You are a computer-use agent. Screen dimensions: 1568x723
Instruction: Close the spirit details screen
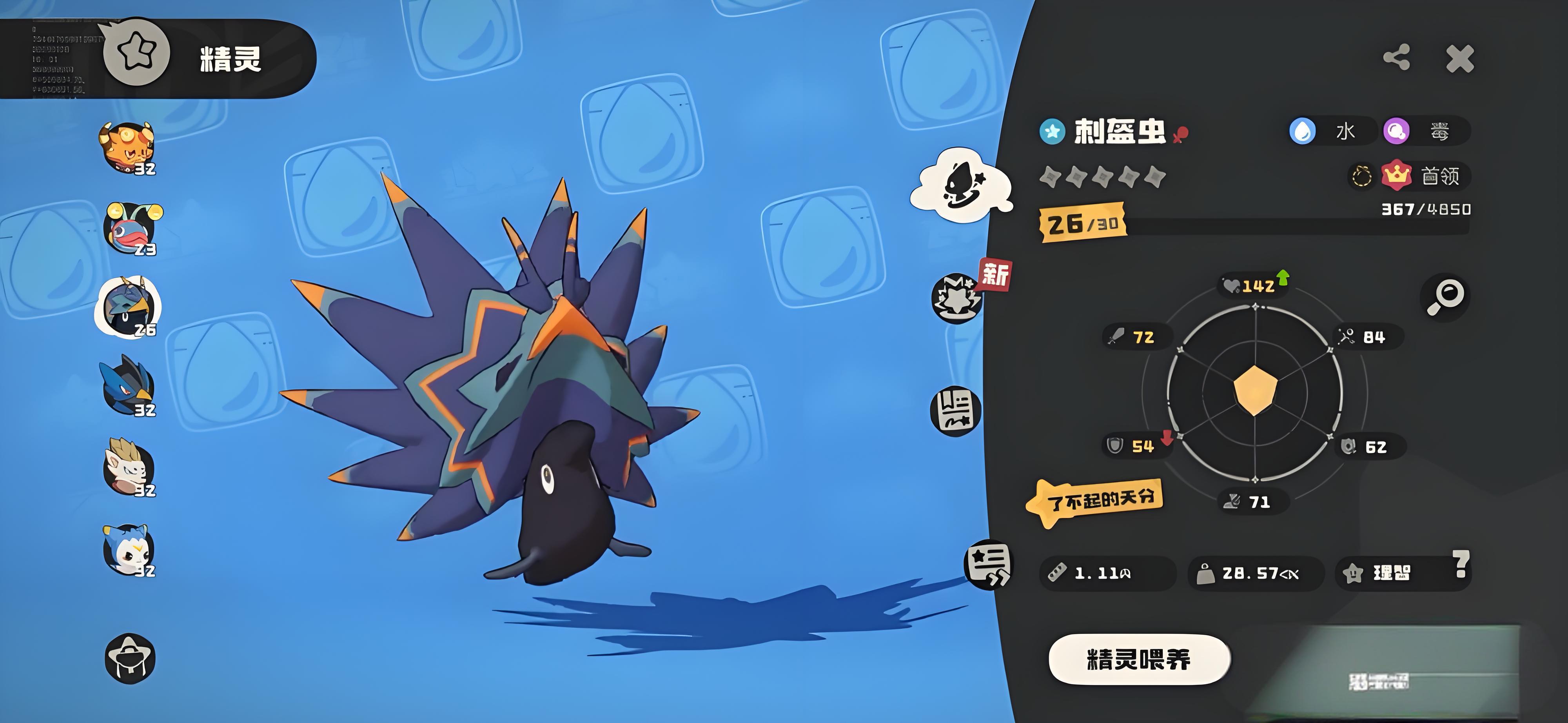[x=1460, y=59]
